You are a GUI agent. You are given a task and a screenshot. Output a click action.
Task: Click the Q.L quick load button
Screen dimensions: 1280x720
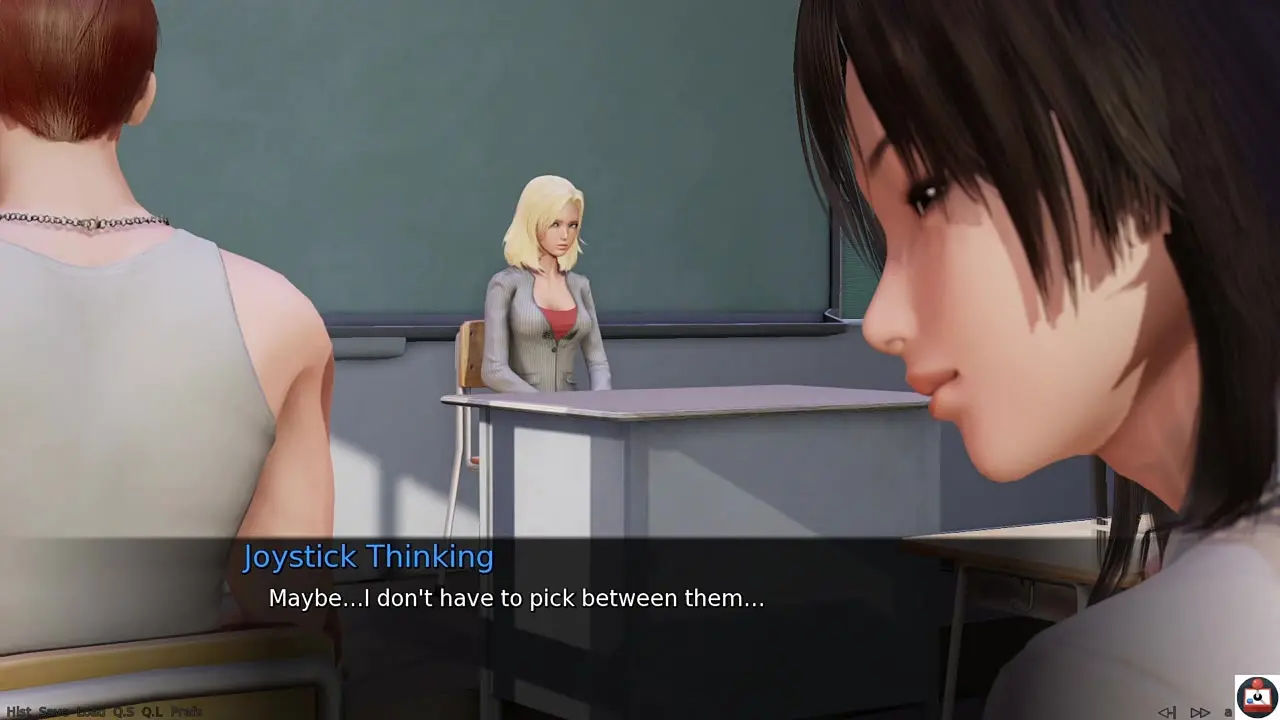pos(152,712)
